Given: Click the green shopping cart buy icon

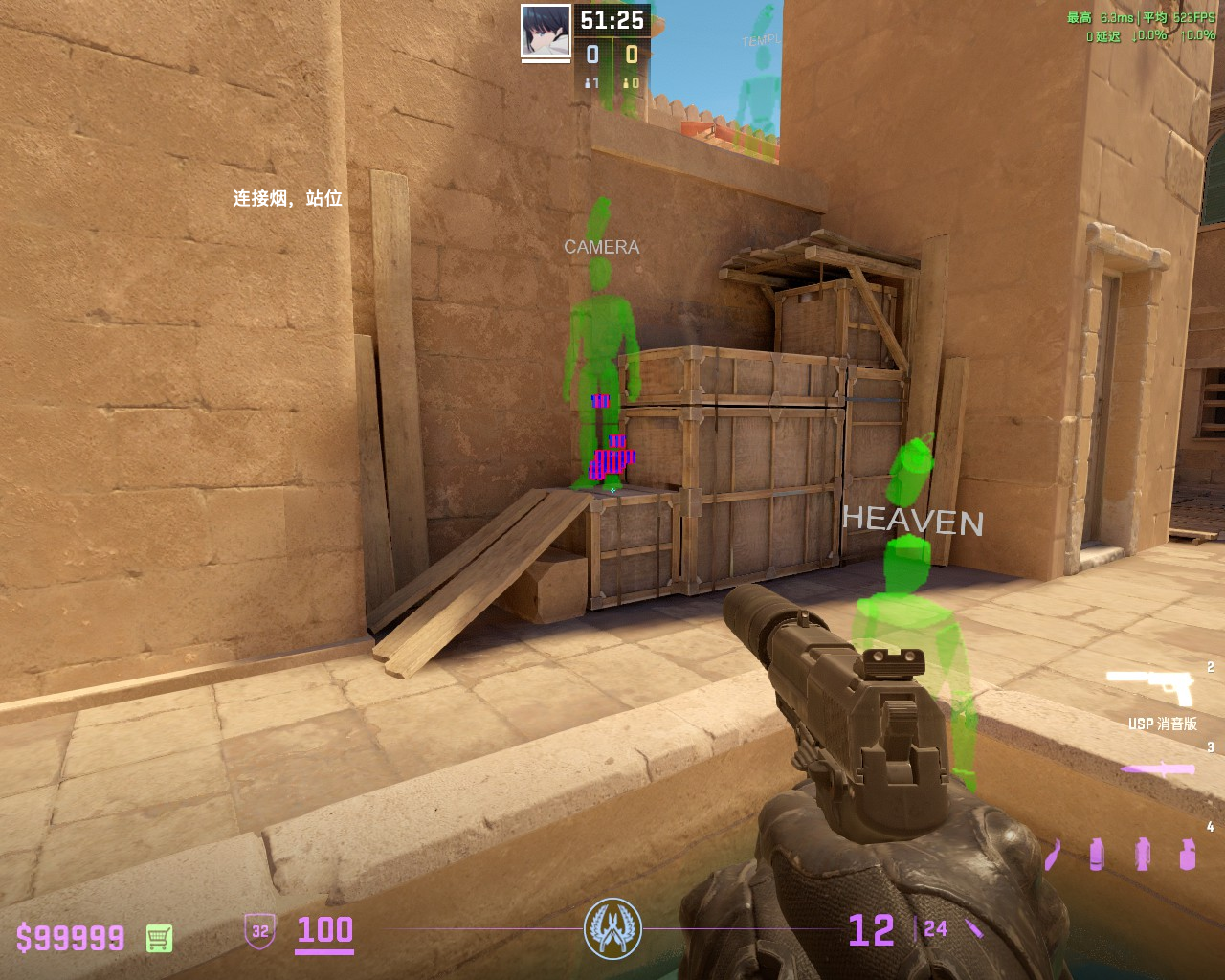Looking at the screenshot, I should pos(159,938).
